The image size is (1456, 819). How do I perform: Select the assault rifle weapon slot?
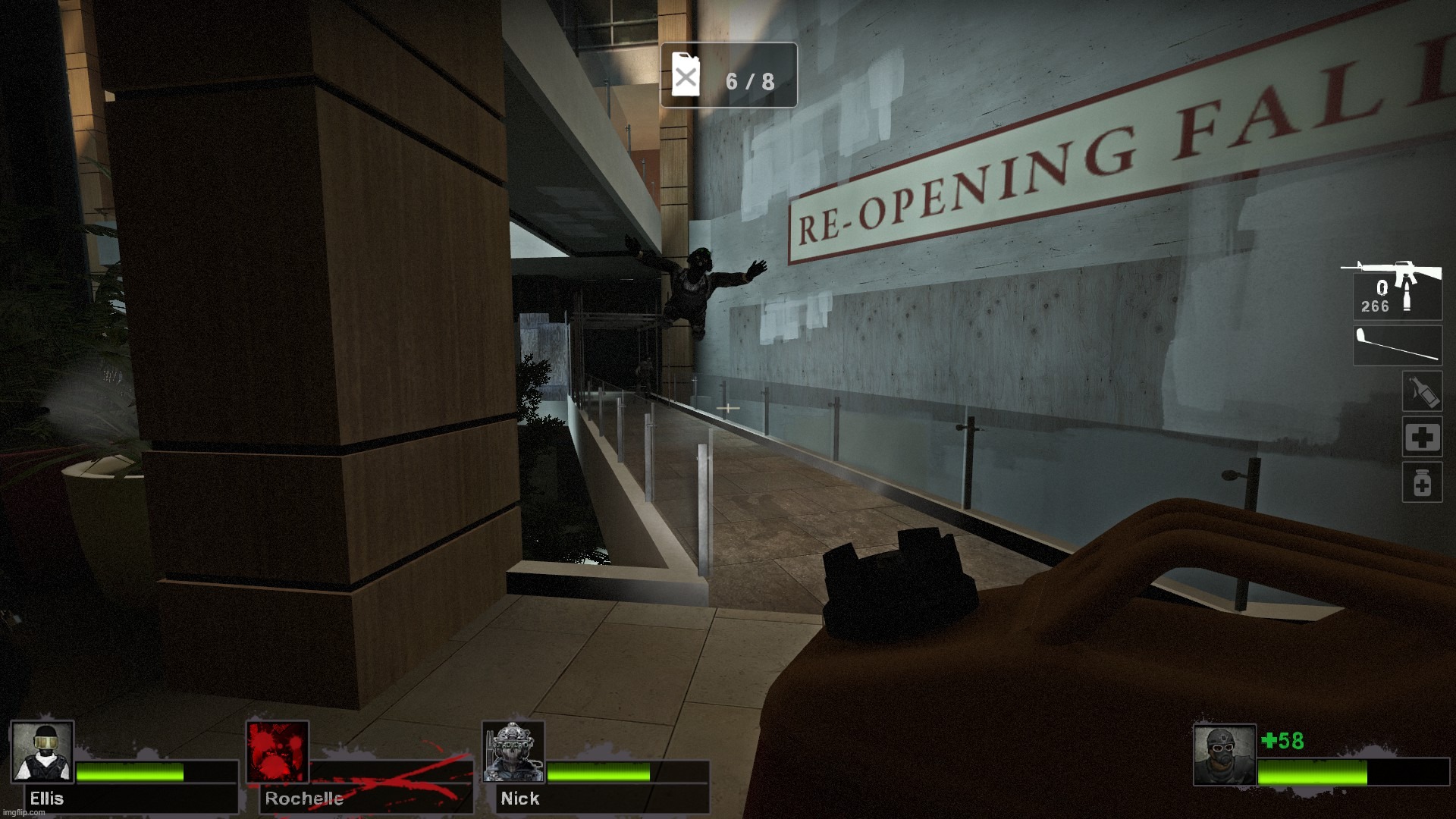pyautogui.click(x=1395, y=290)
